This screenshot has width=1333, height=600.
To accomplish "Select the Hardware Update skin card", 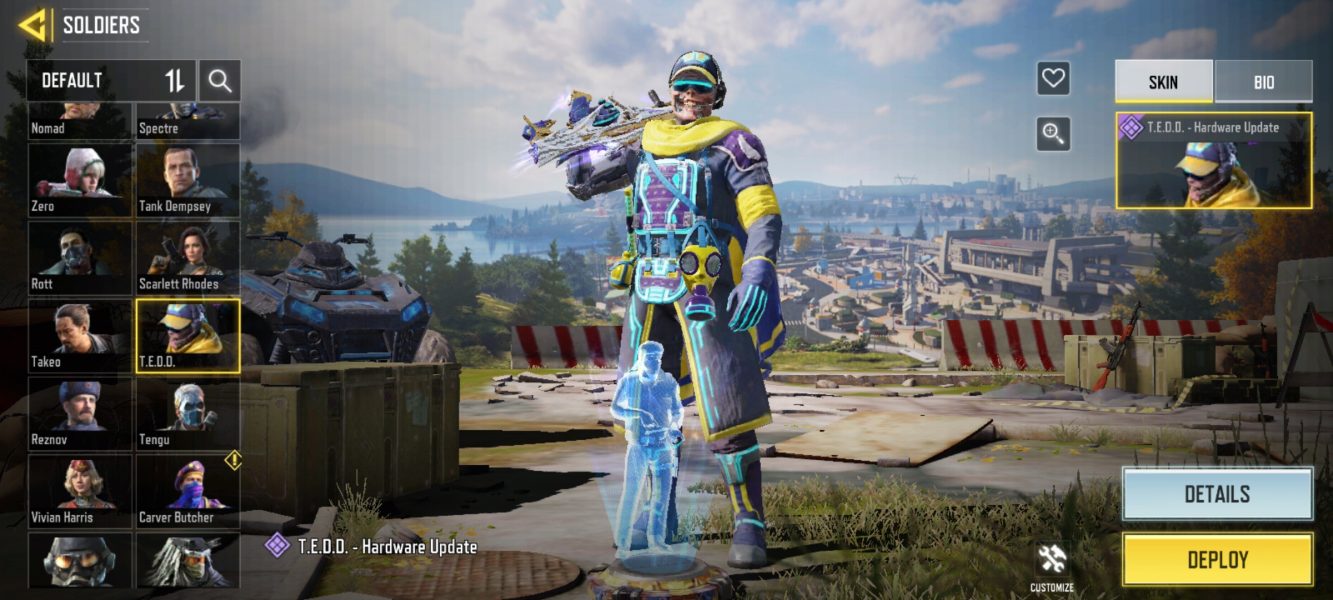I will click(x=1213, y=160).
